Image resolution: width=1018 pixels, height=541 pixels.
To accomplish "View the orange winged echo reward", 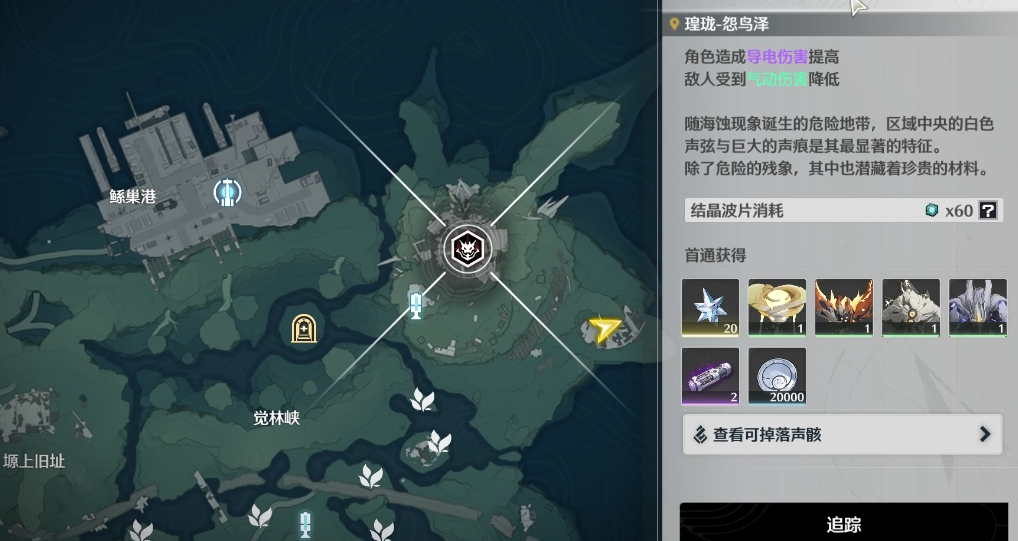I will (844, 307).
